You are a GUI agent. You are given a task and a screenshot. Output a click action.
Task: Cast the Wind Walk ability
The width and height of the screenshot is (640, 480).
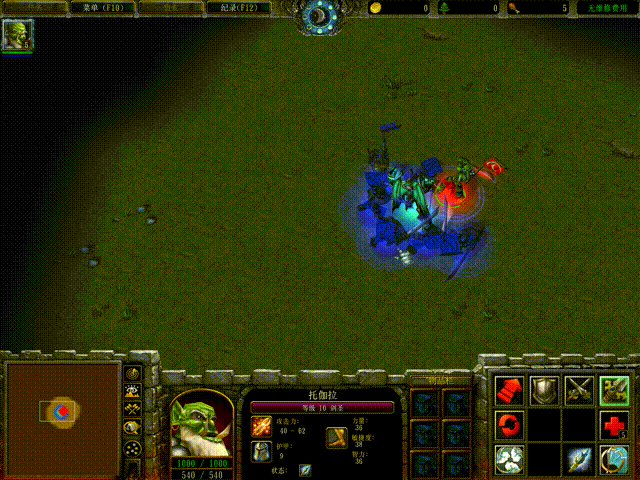pos(509,459)
